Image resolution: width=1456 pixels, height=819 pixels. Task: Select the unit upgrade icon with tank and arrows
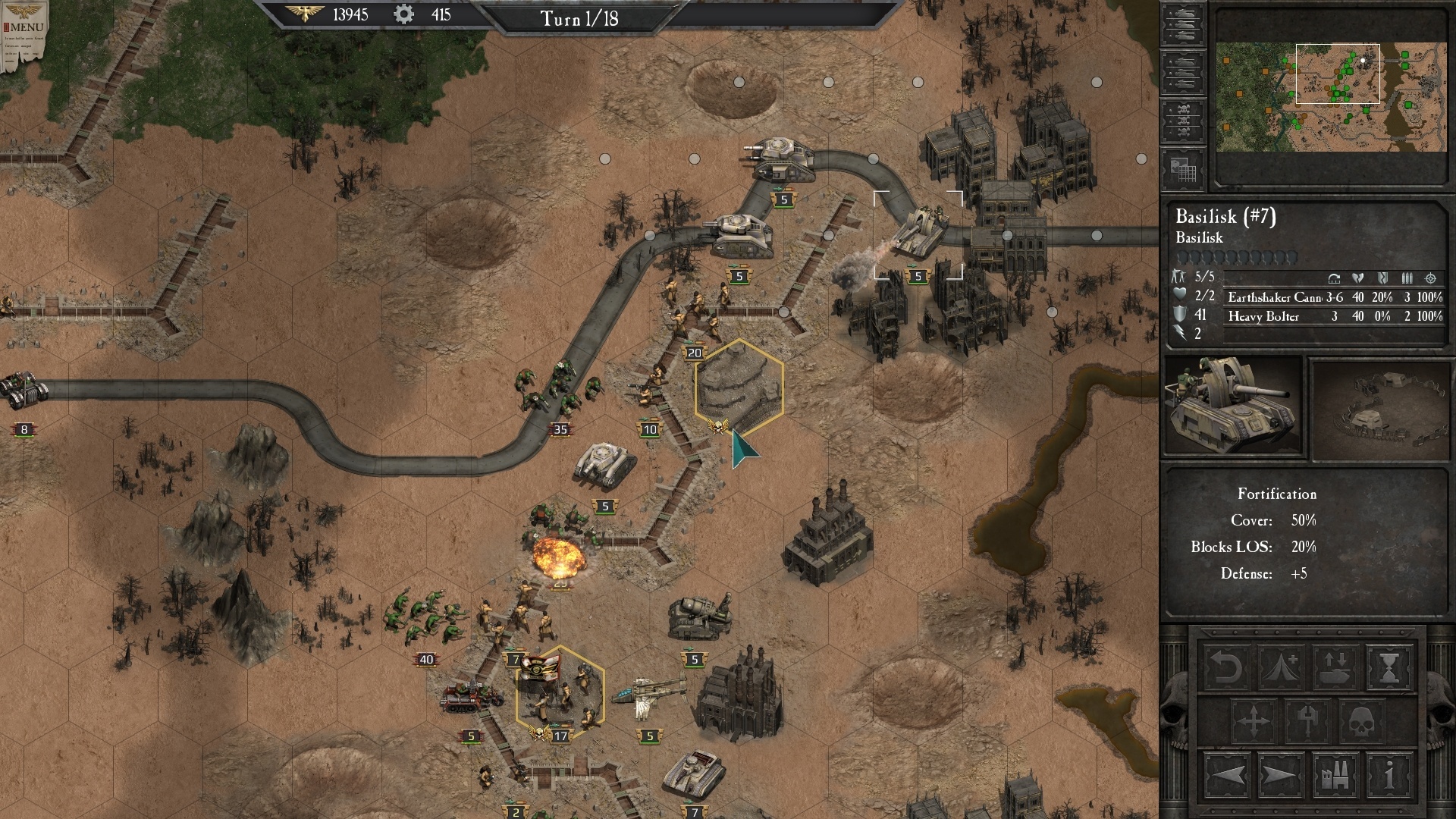pos(1335,667)
